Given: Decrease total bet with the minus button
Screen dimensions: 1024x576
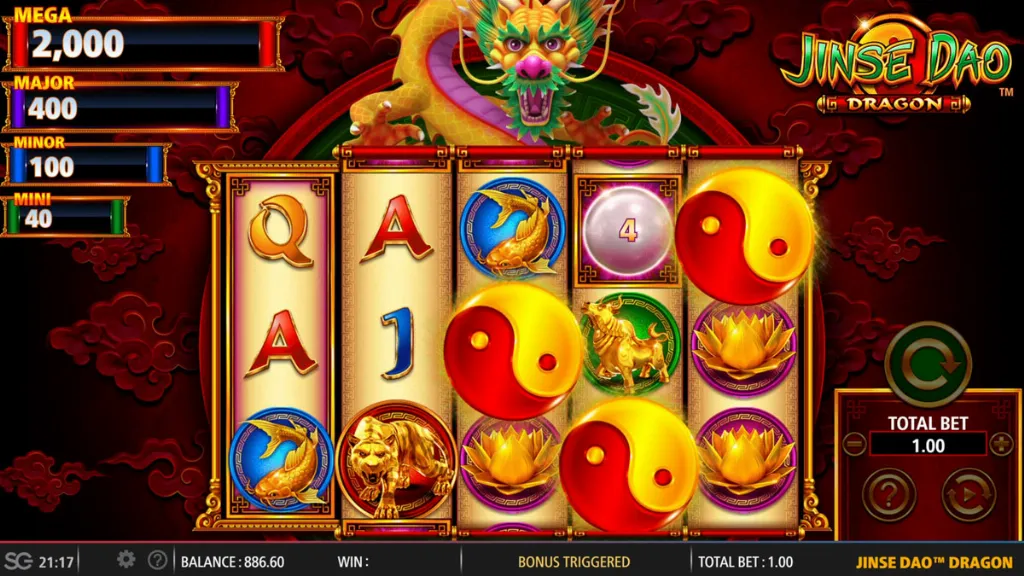Looking at the screenshot, I should 854,444.
